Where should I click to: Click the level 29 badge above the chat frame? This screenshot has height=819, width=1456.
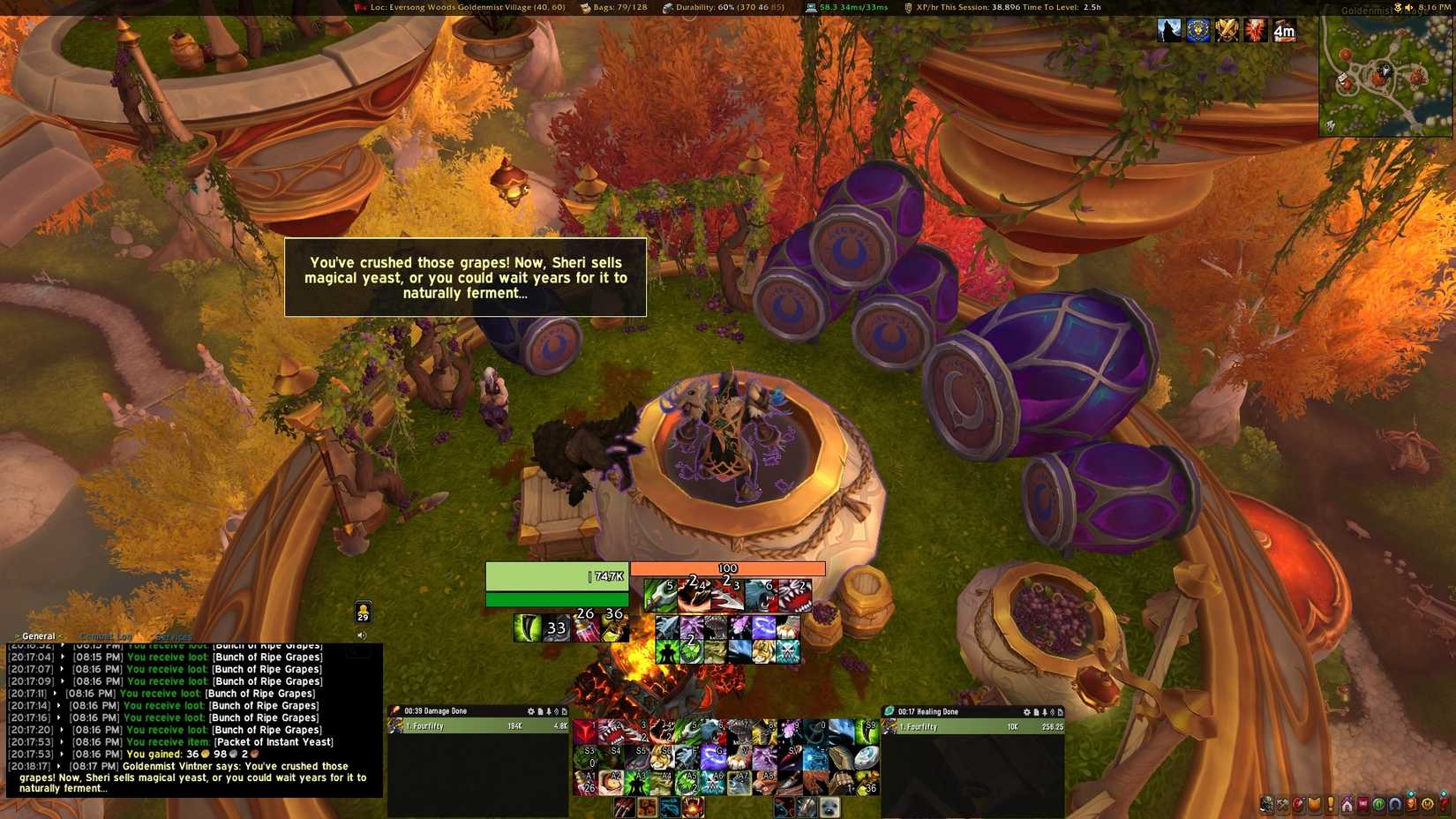(364, 611)
